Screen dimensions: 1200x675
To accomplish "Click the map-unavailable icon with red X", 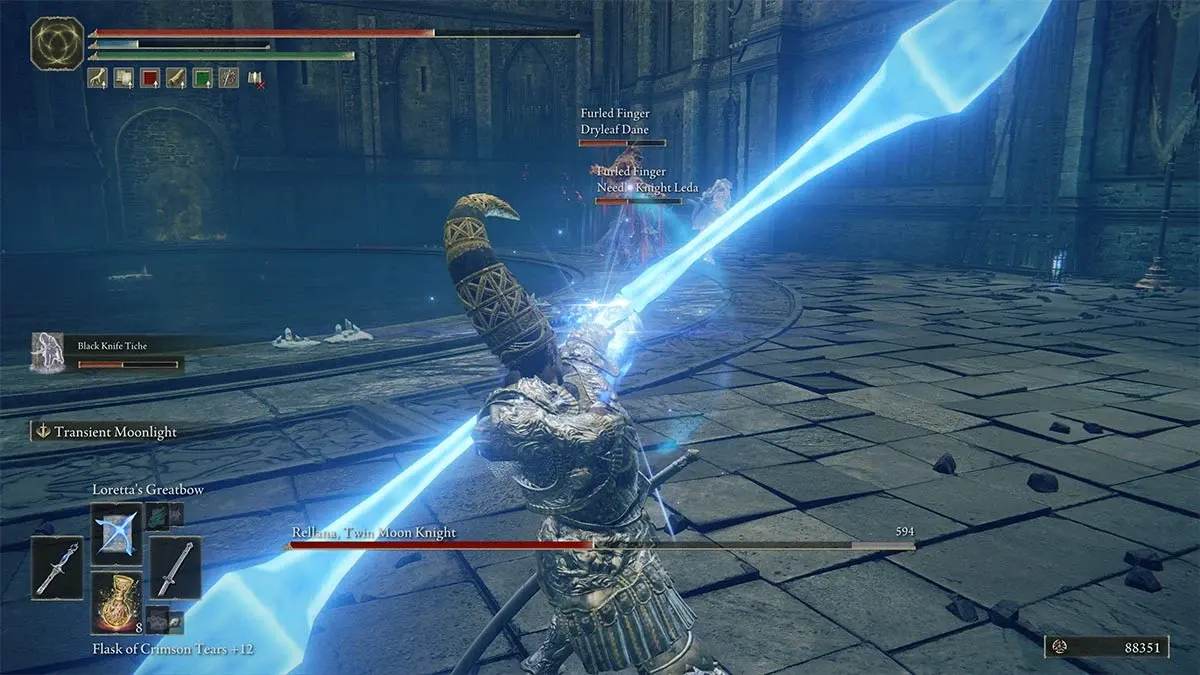I will [x=255, y=78].
